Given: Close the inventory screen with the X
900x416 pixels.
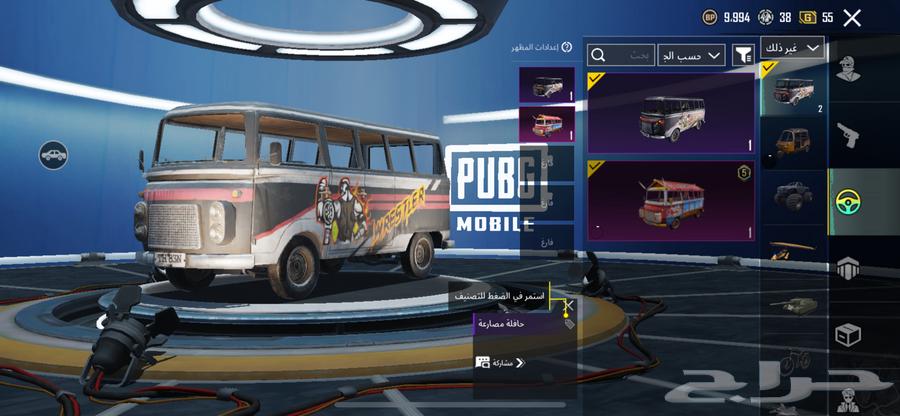Looking at the screenshot, I should 852,18.
